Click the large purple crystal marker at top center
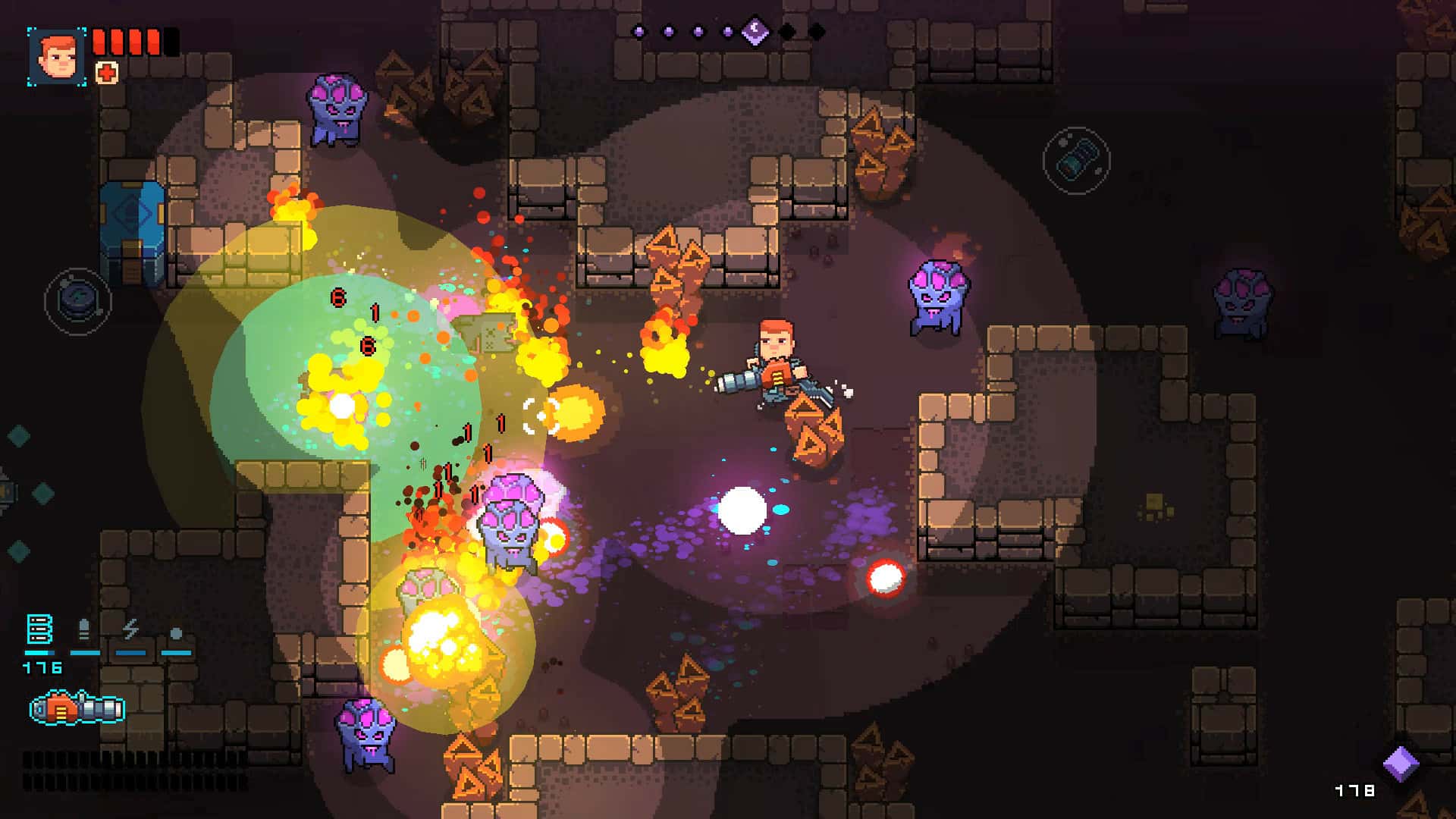 755,30
